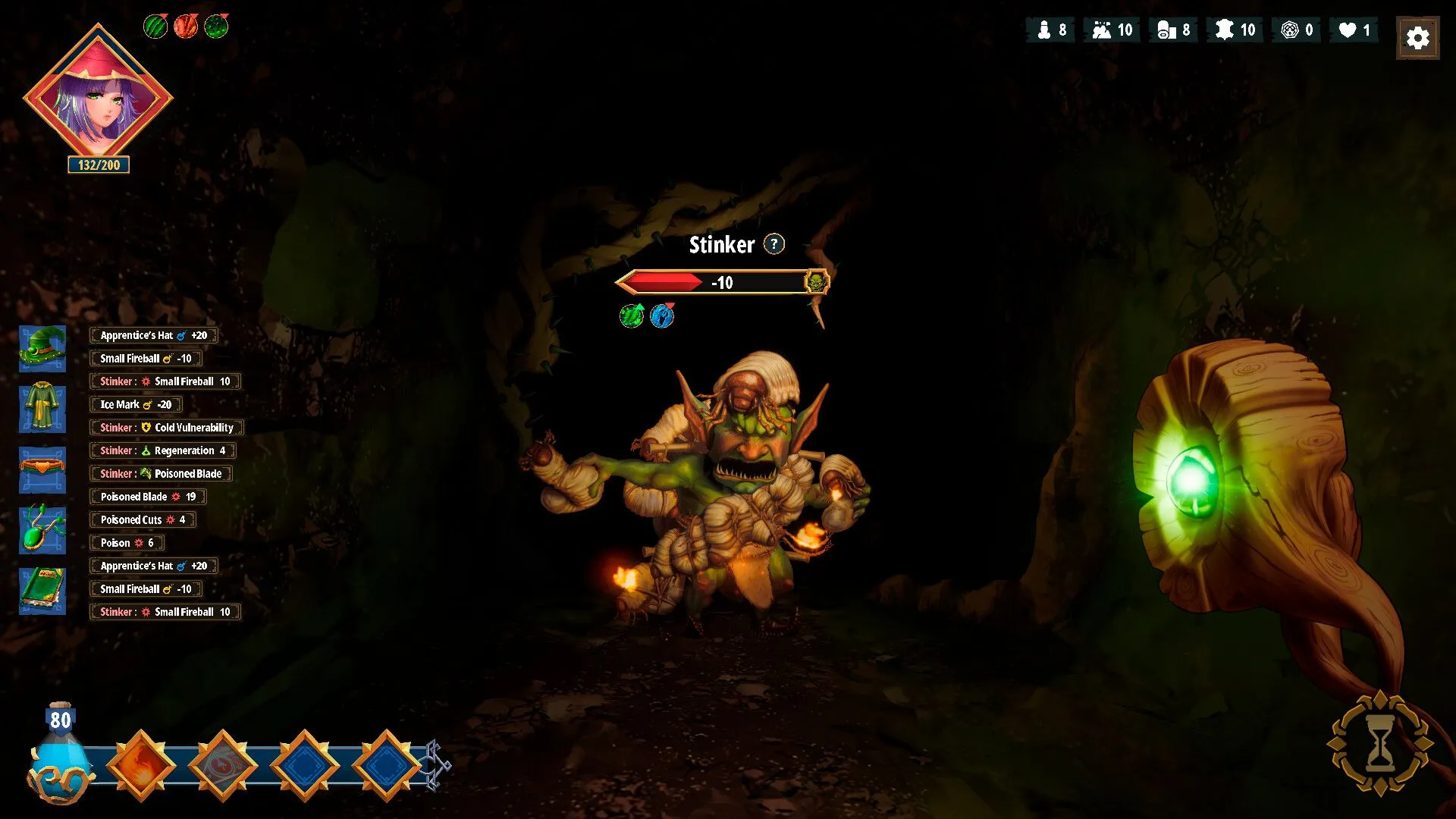Click the blue mana potion flask
Image resolution: width=1456 pixels, height=819 pixels.
click(59, 755)
